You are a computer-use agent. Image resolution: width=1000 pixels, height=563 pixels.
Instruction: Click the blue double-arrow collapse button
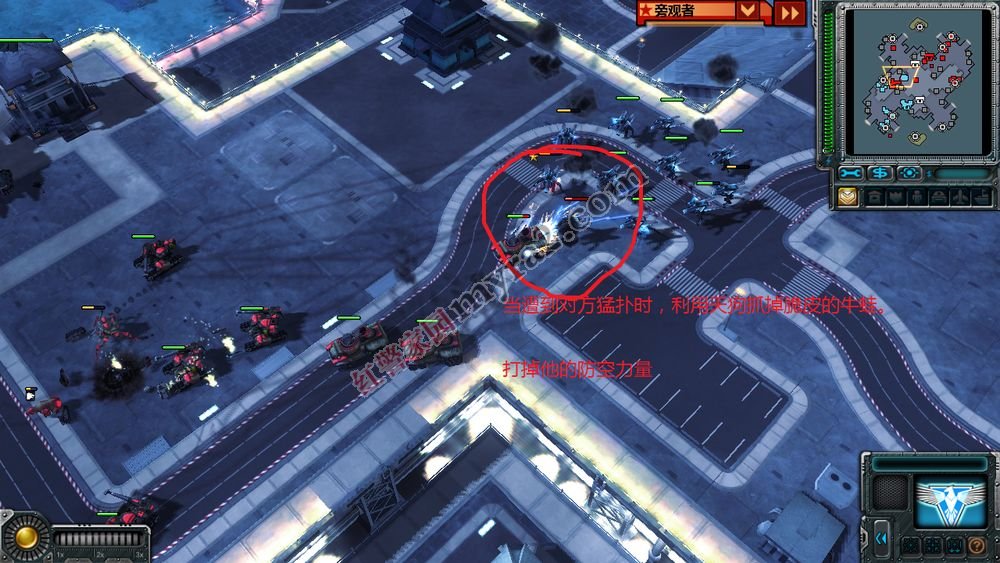tap(882, 537)
